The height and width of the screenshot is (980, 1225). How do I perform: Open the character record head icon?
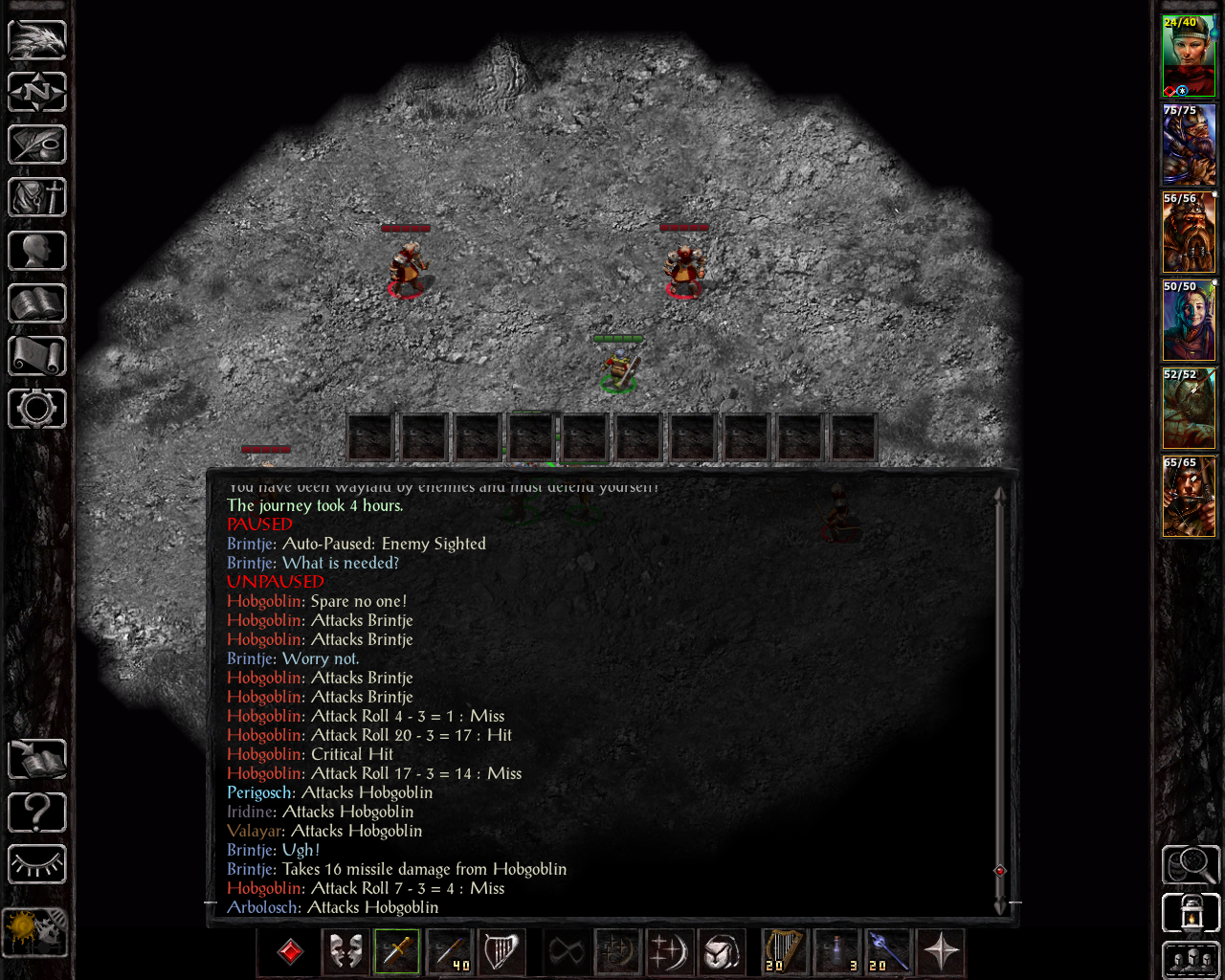37,251
